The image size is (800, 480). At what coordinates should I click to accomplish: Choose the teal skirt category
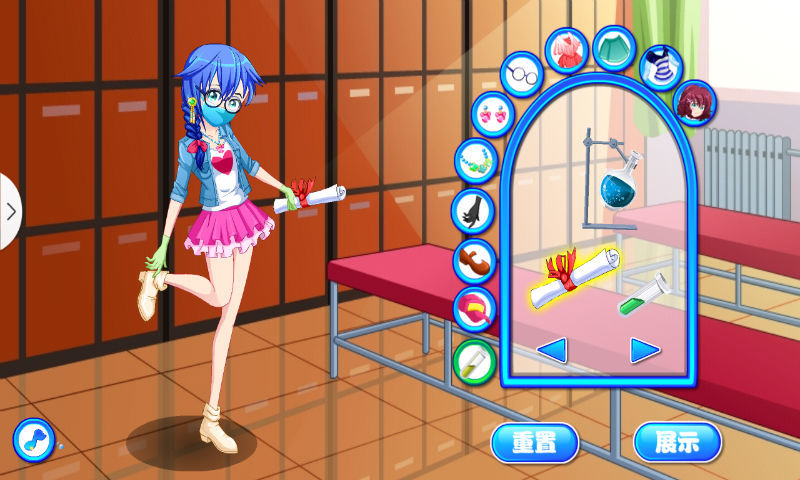coord(614,47)
